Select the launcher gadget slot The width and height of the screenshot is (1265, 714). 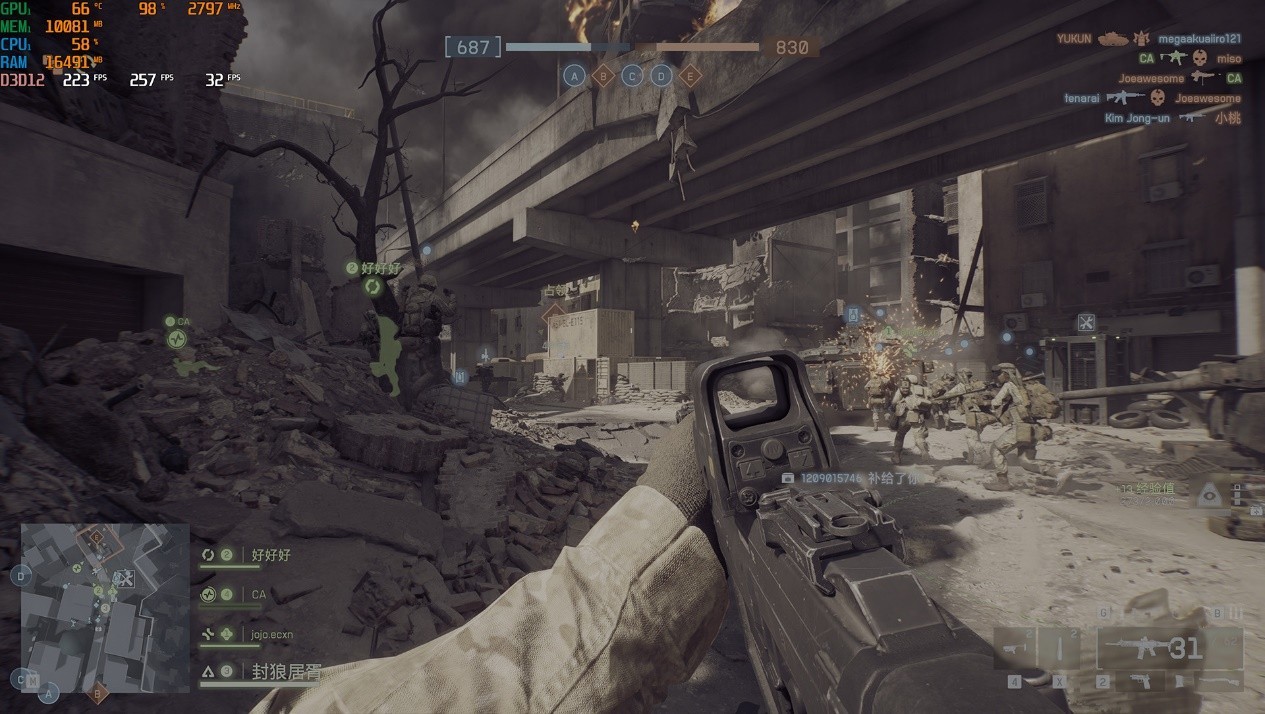[1017, 648]
